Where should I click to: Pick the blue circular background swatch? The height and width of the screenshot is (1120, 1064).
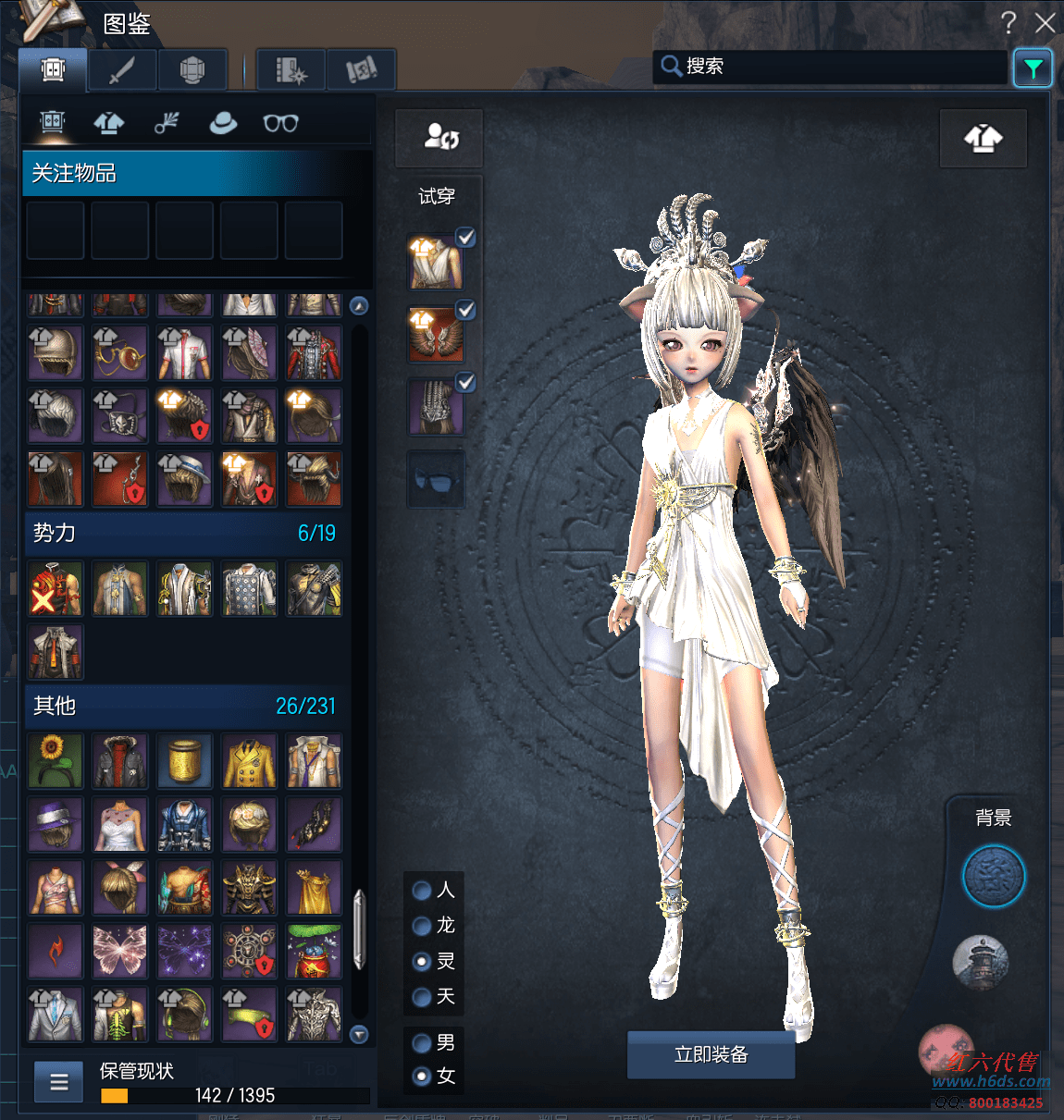coord(994,876)
